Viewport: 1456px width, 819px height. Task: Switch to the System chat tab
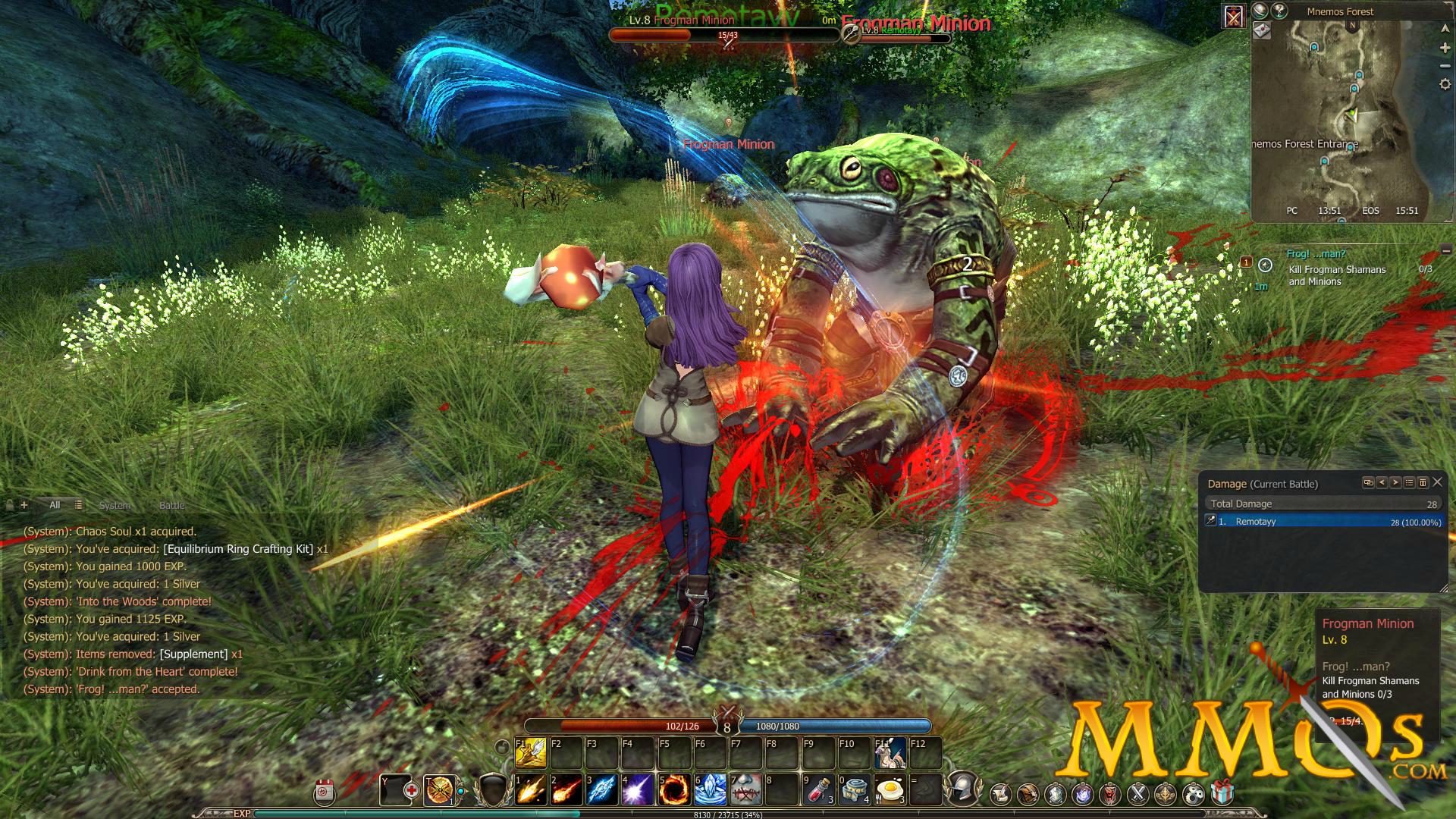click(115, 505)
